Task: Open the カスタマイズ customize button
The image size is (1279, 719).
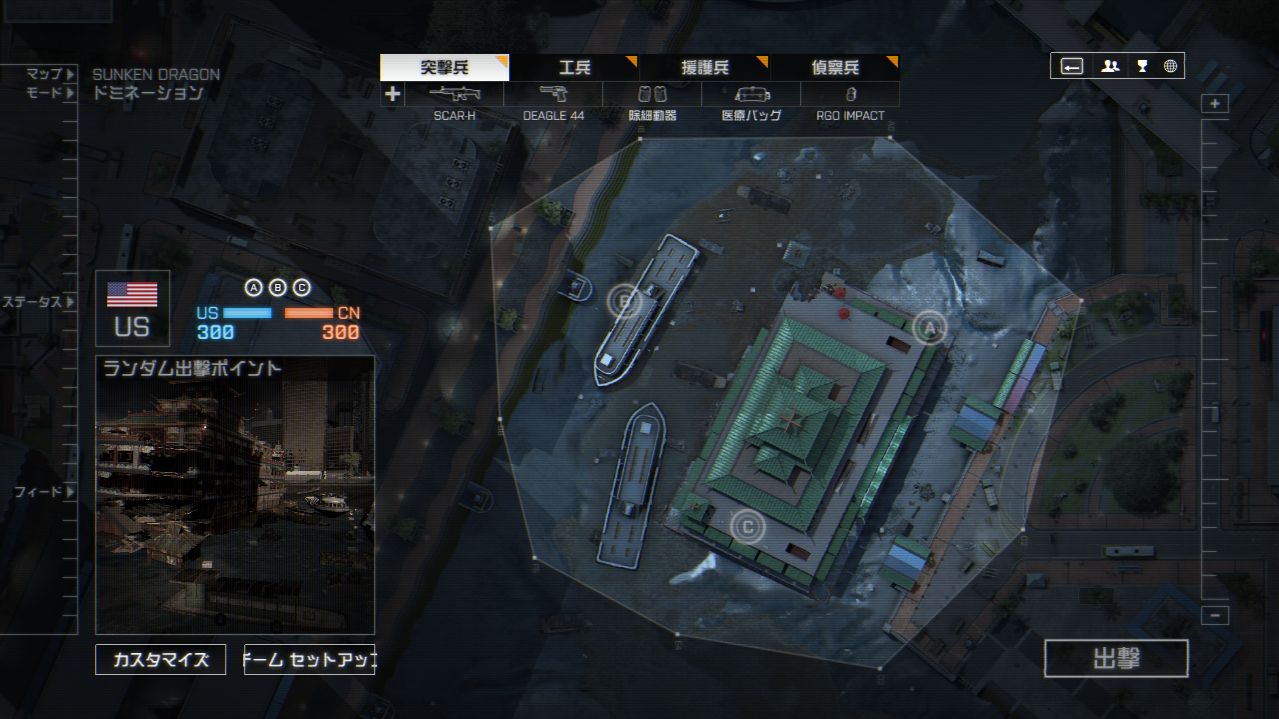Action: tap(160, 660)
